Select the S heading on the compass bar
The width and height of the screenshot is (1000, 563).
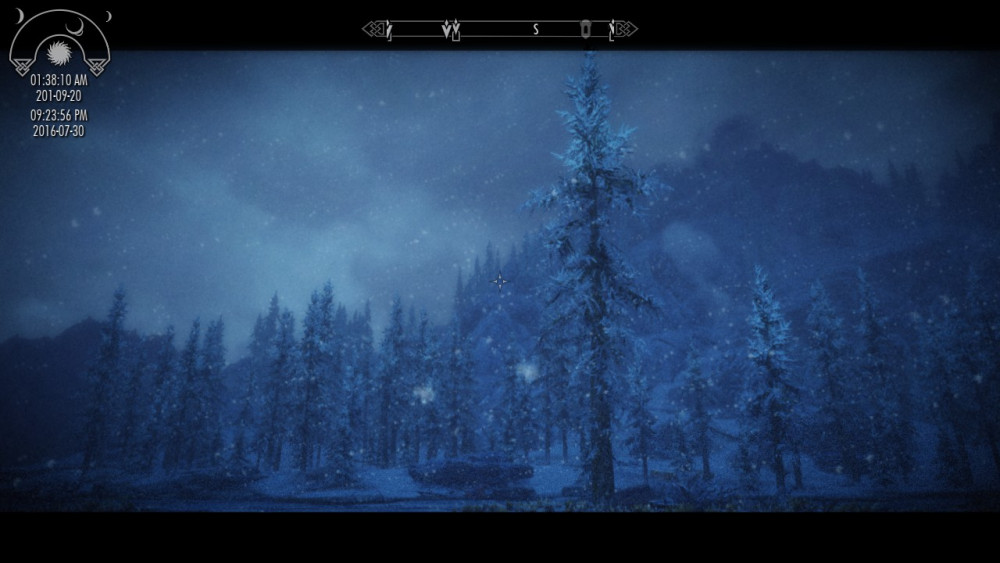(535, 30)
